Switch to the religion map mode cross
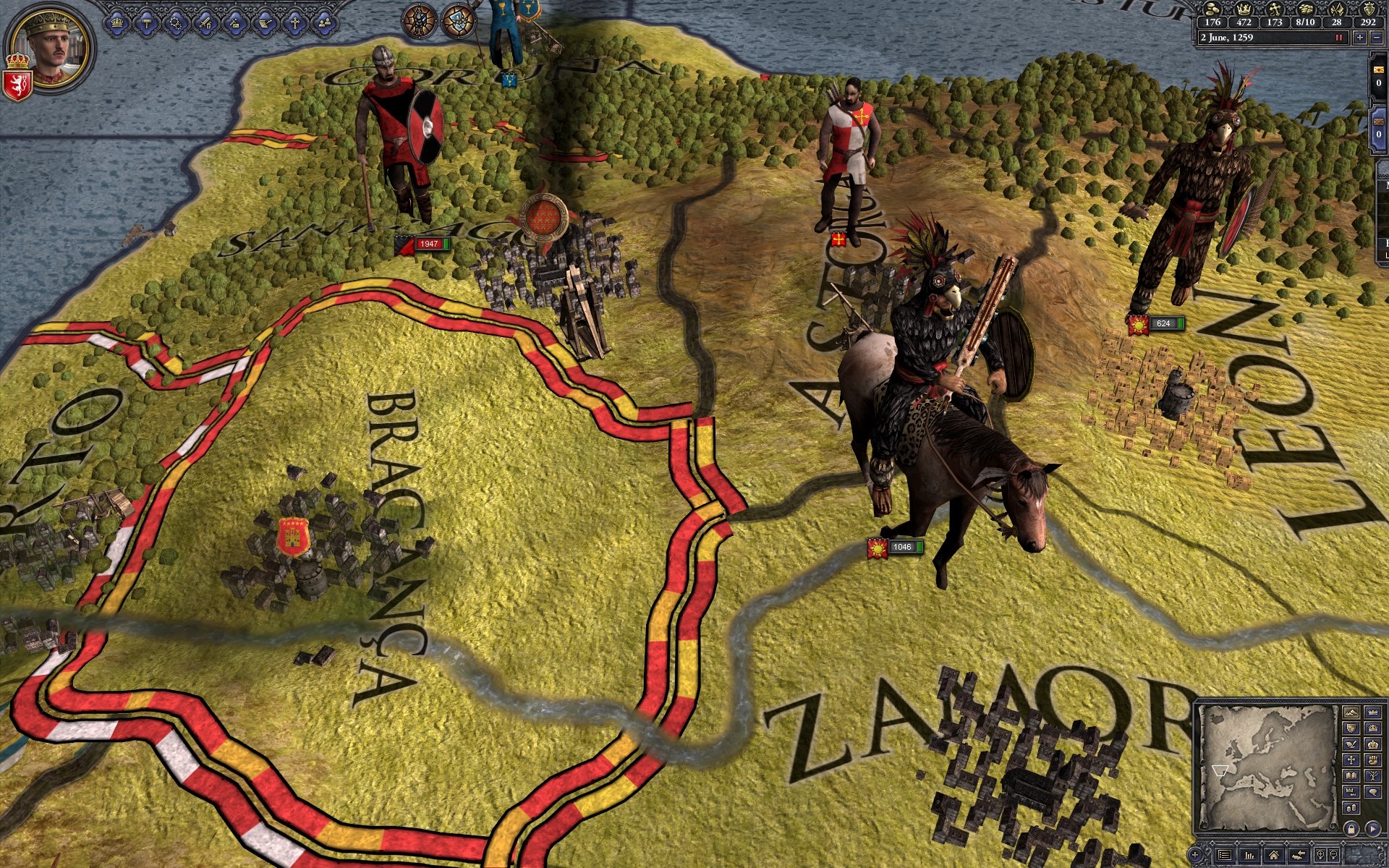Screen dimensions: 1389x868 1351,759
